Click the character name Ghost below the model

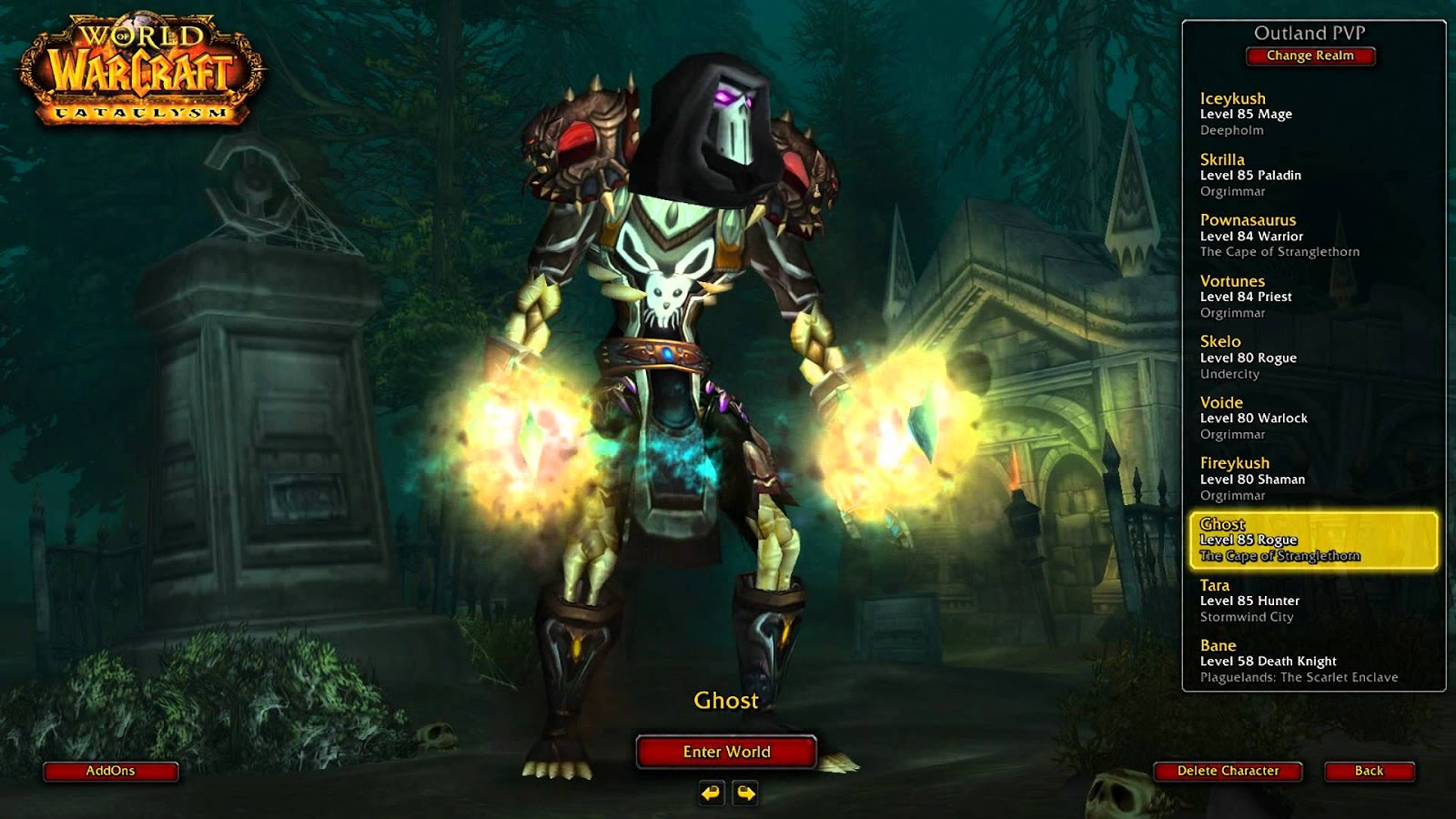tap(727, 702)
